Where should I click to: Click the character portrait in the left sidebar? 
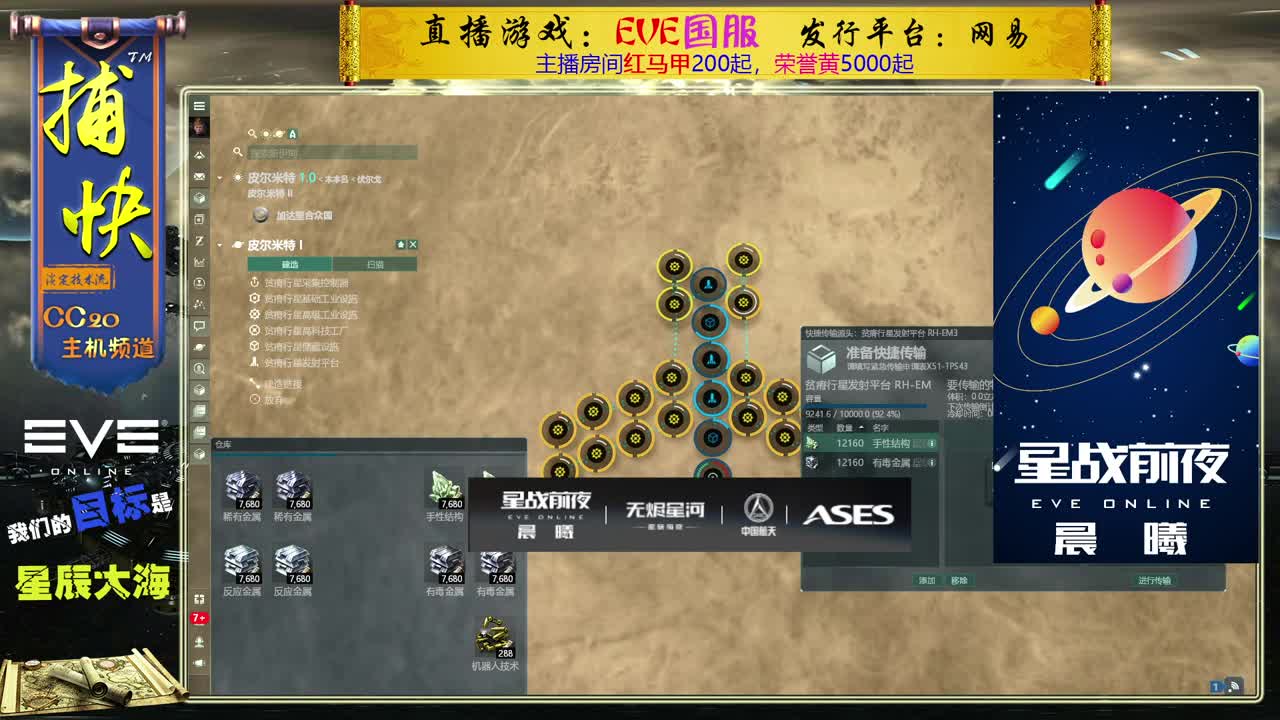click(199, 127)
